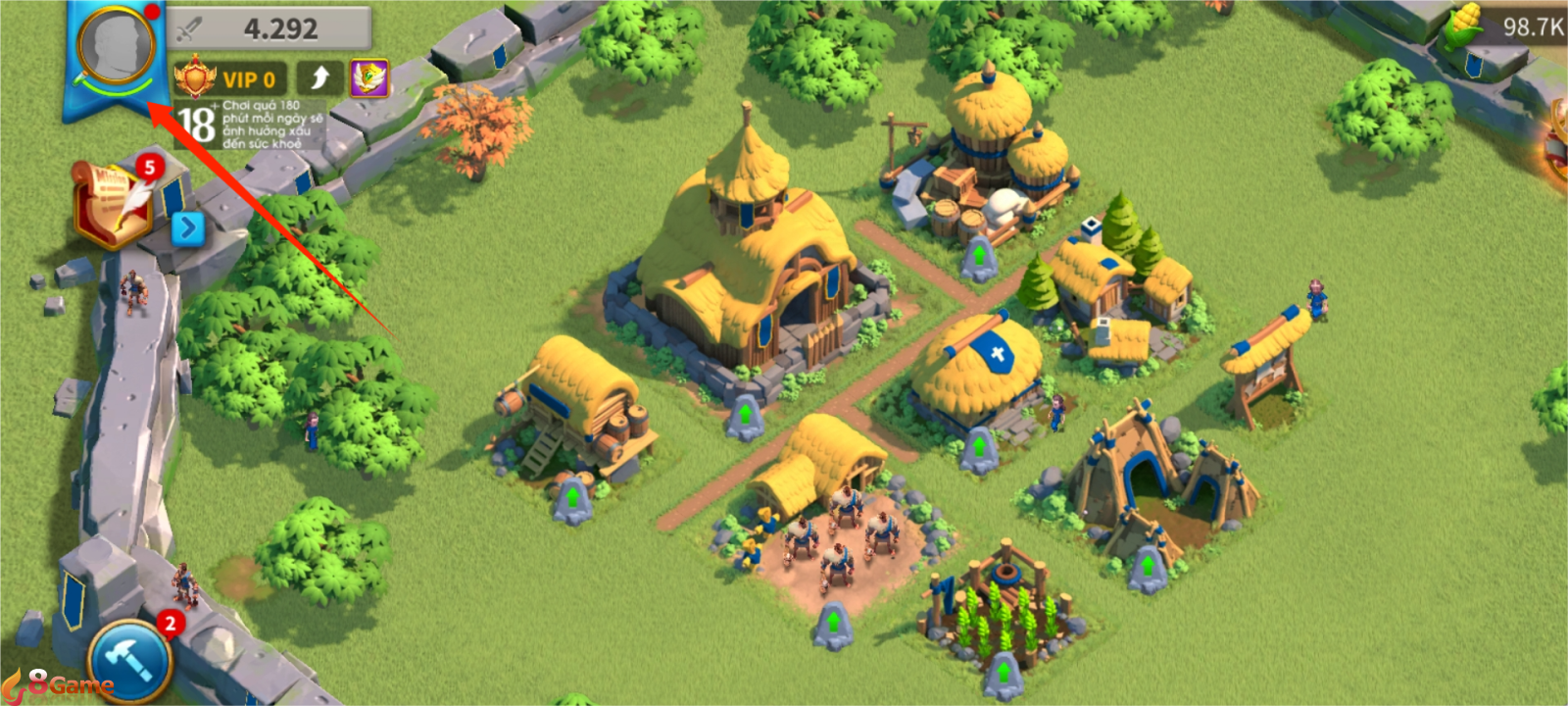Screen dimensions: 1568x706
Task: Expand the blue chevron arrow button
Action: (187, 229)
